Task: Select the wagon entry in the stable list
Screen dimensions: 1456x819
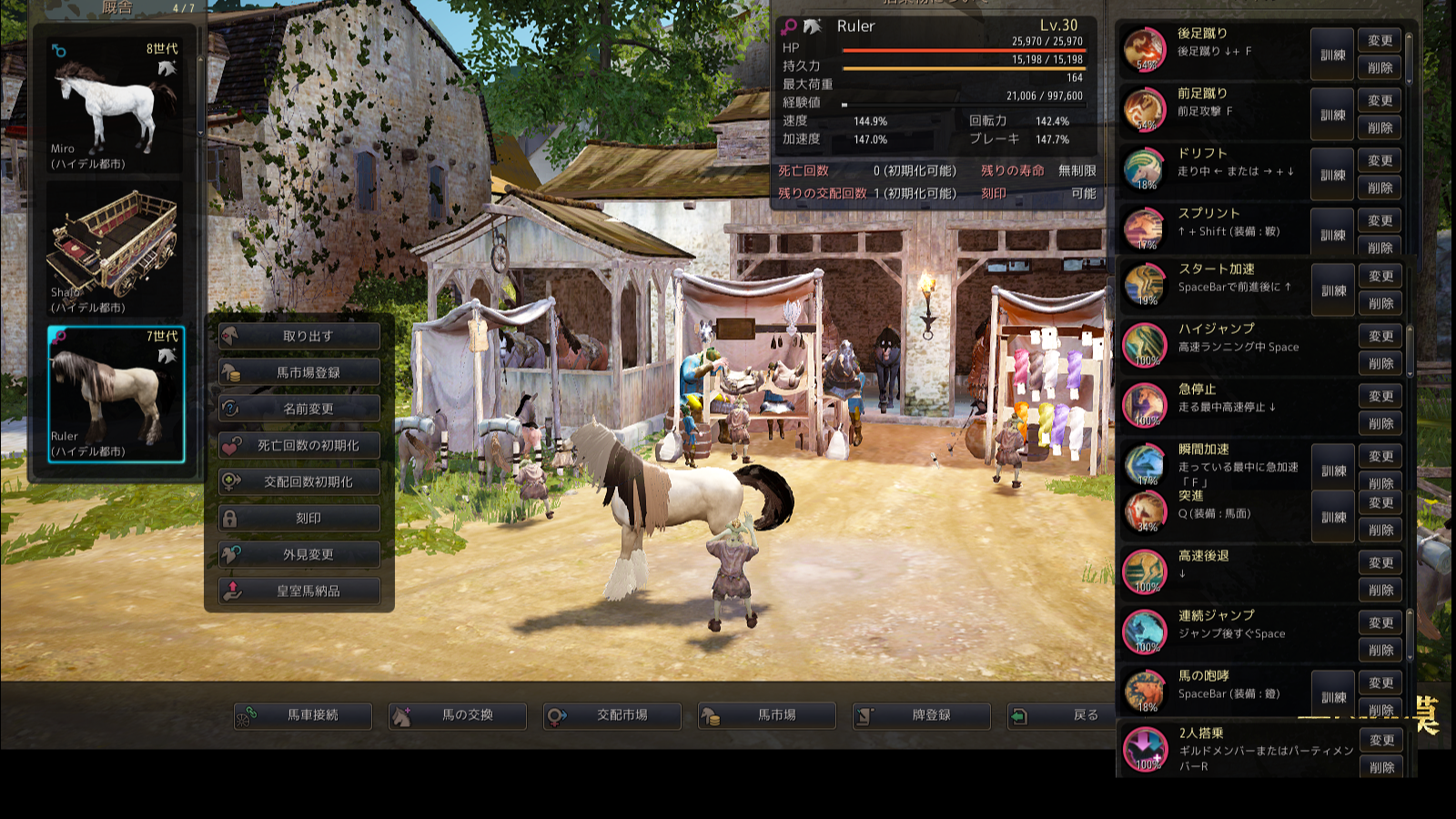Action: pos(115,249)
